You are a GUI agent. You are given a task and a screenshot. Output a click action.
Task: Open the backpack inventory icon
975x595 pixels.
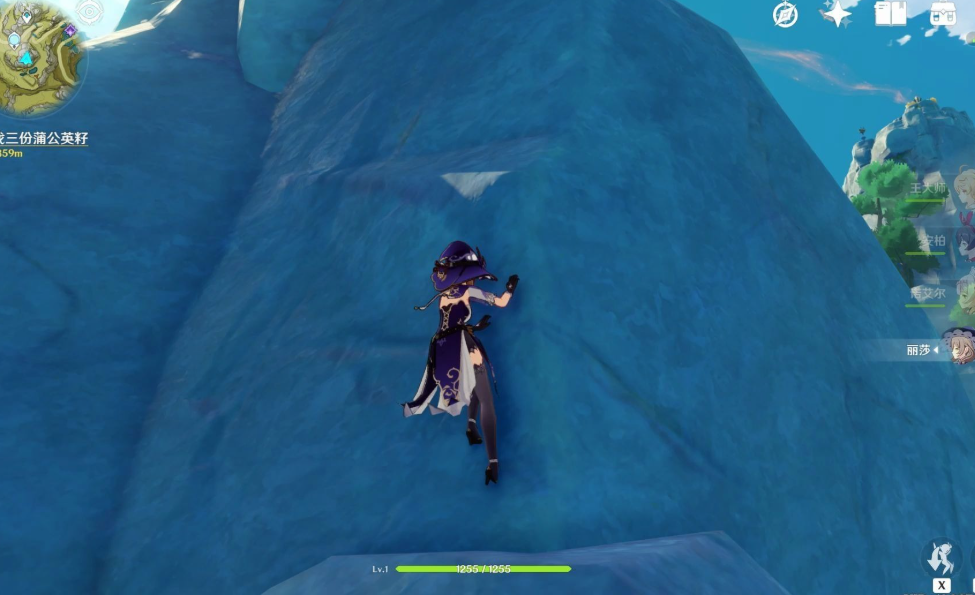(942, 14)
